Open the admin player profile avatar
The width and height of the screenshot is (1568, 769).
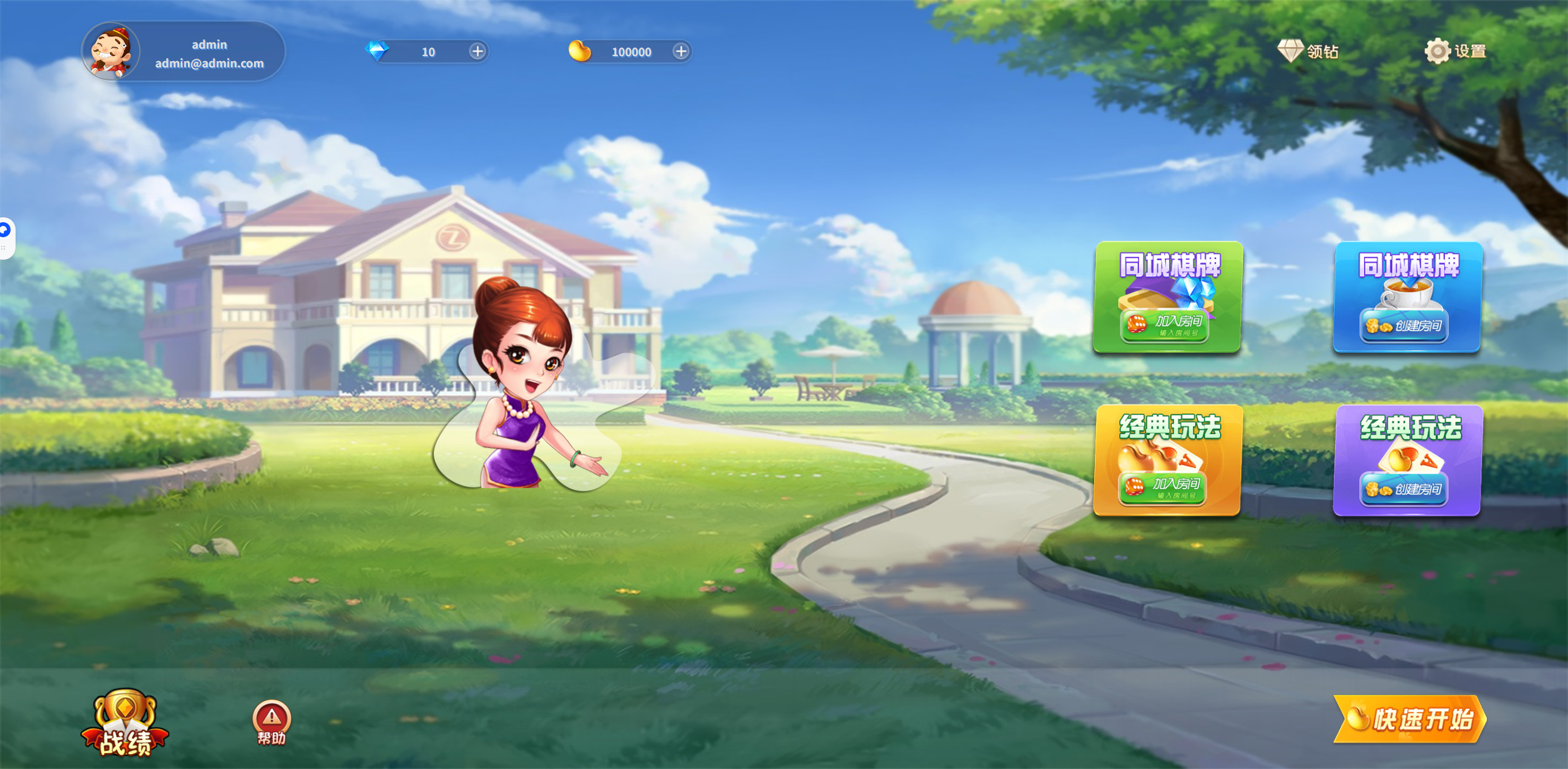pos(111,52)
